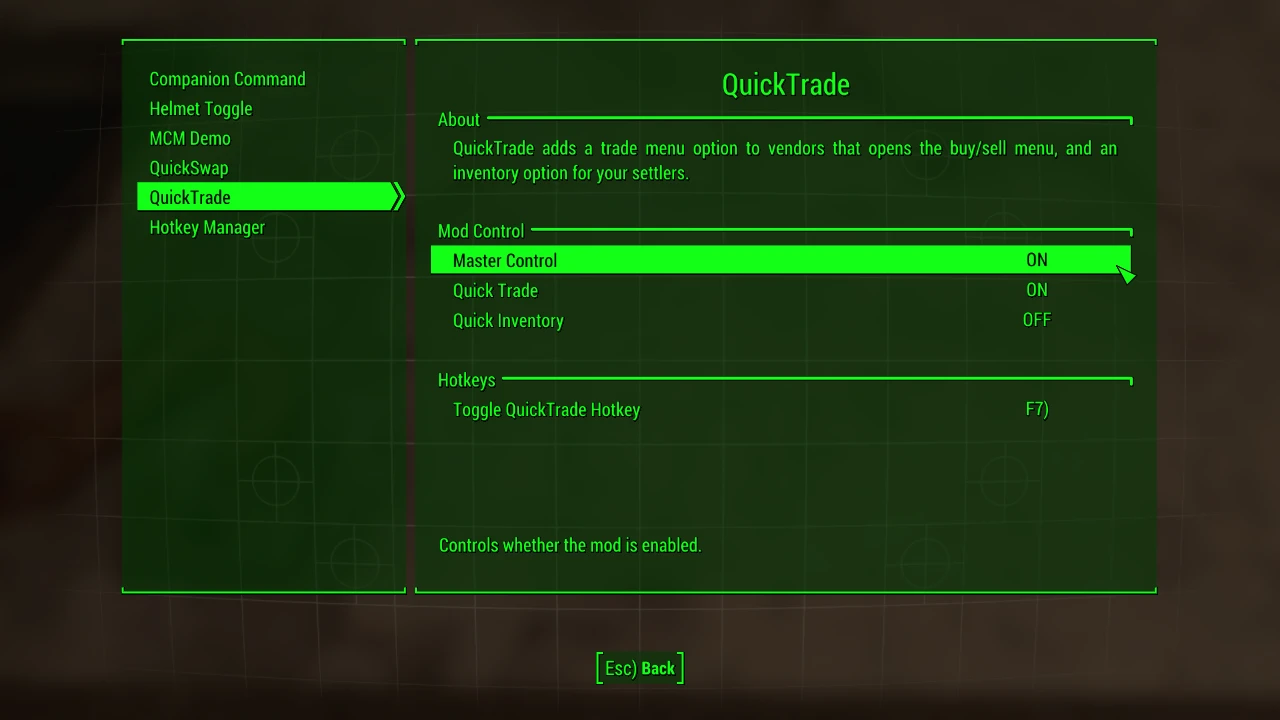Click the QuickTrade page title

[x=785, y=84]
